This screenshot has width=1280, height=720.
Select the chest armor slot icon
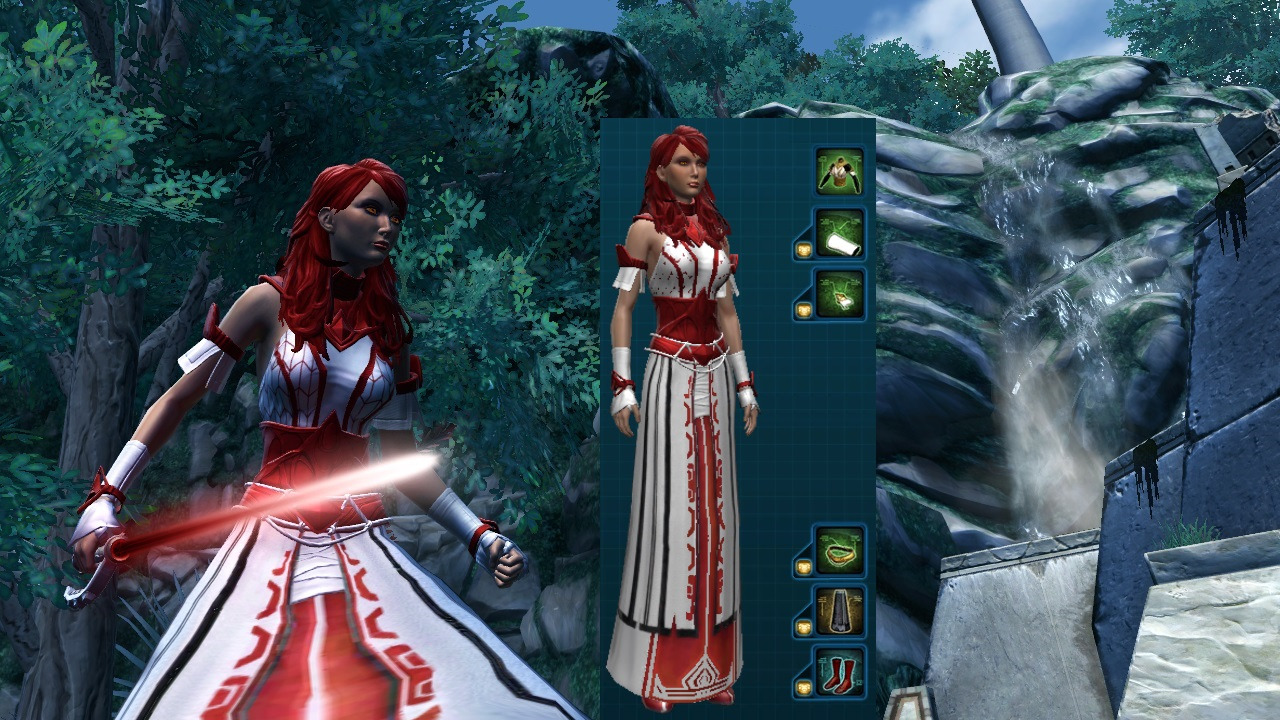[840, 172]
